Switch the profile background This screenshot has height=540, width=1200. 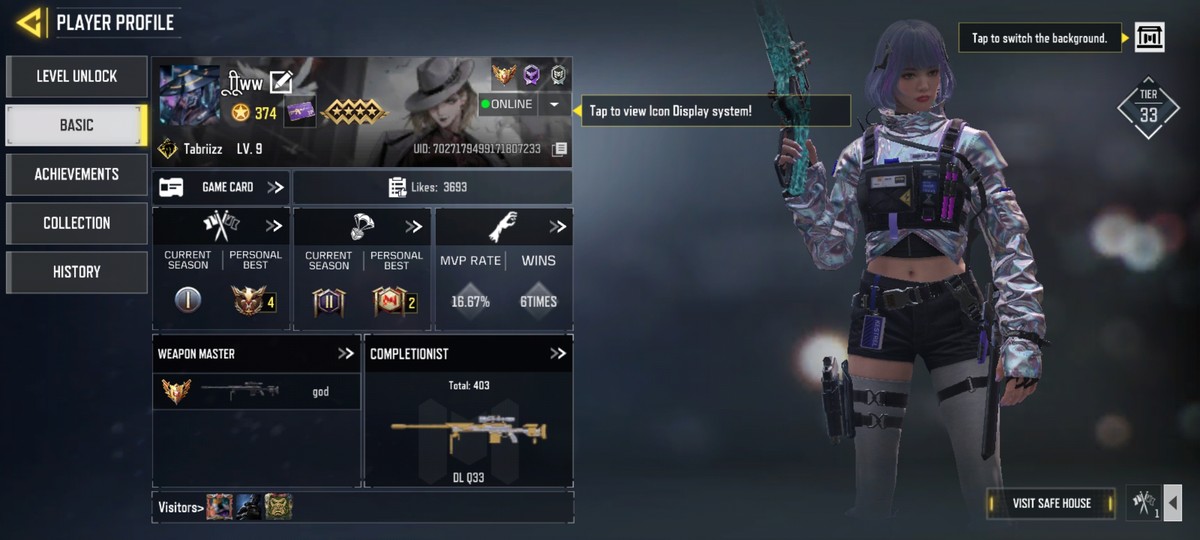point(1150,38)
